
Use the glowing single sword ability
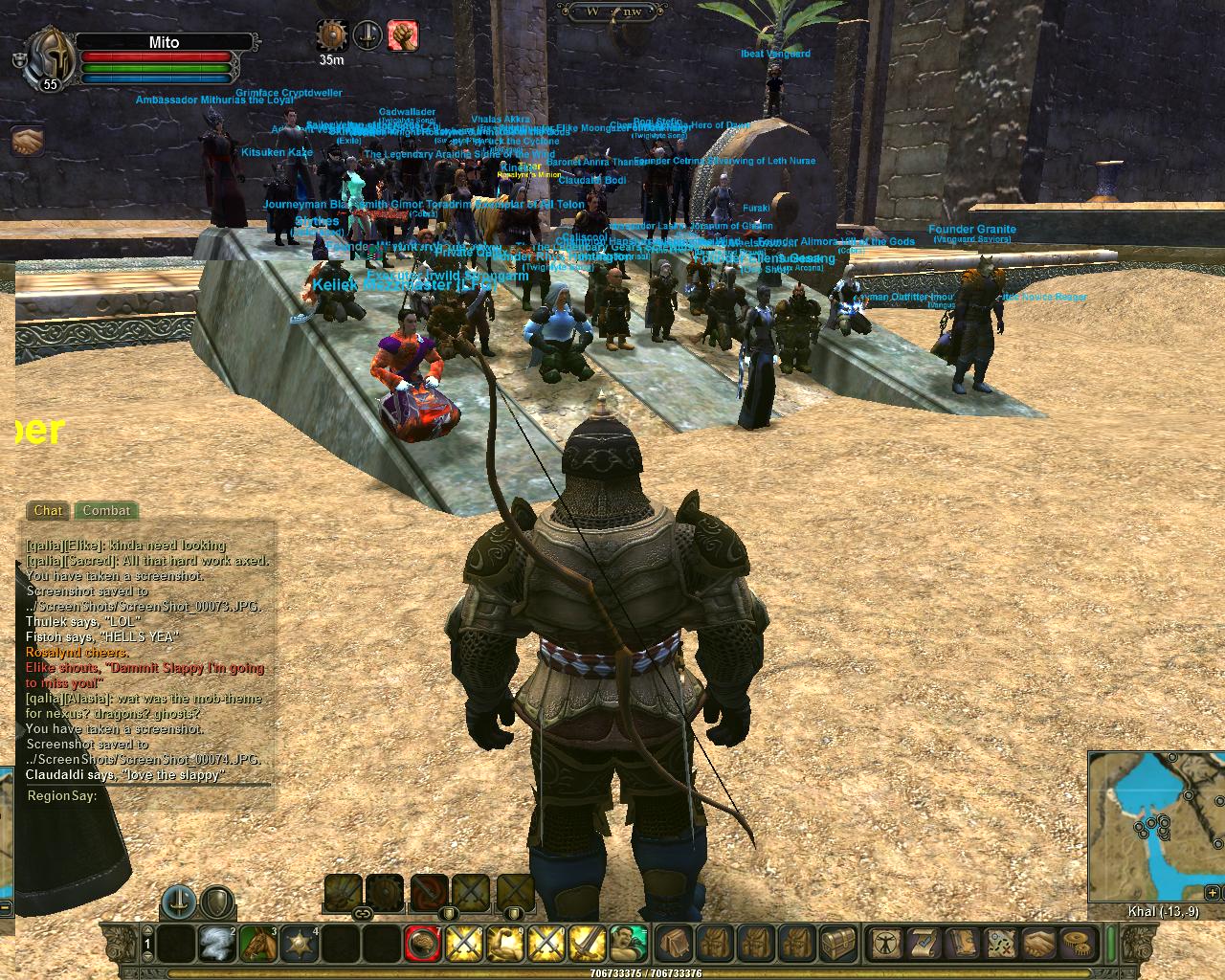coord(587,945)
